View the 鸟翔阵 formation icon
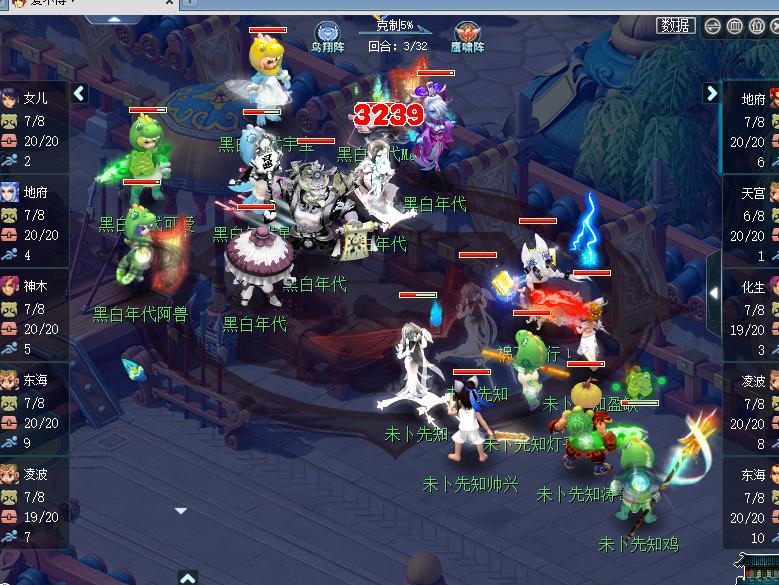The image size is (779, 585). 327,35
